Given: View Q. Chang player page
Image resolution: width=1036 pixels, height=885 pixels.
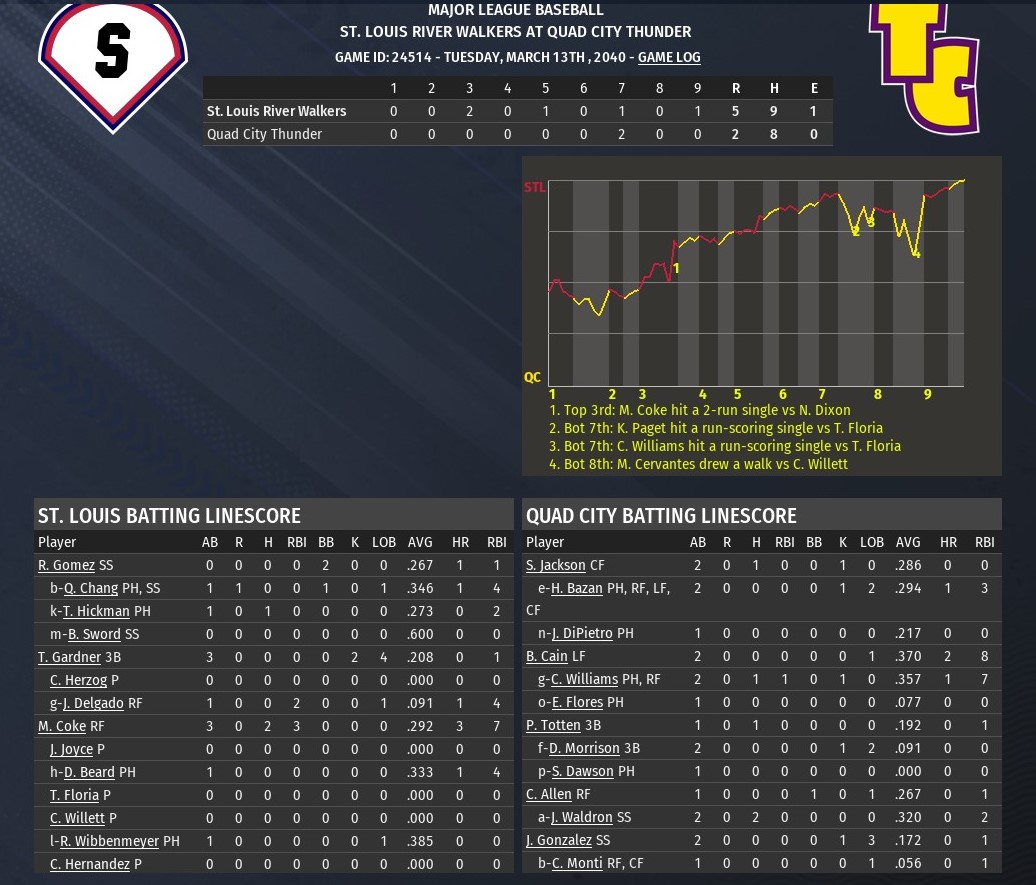Looking at the screenshot, I should pos(91,589).
